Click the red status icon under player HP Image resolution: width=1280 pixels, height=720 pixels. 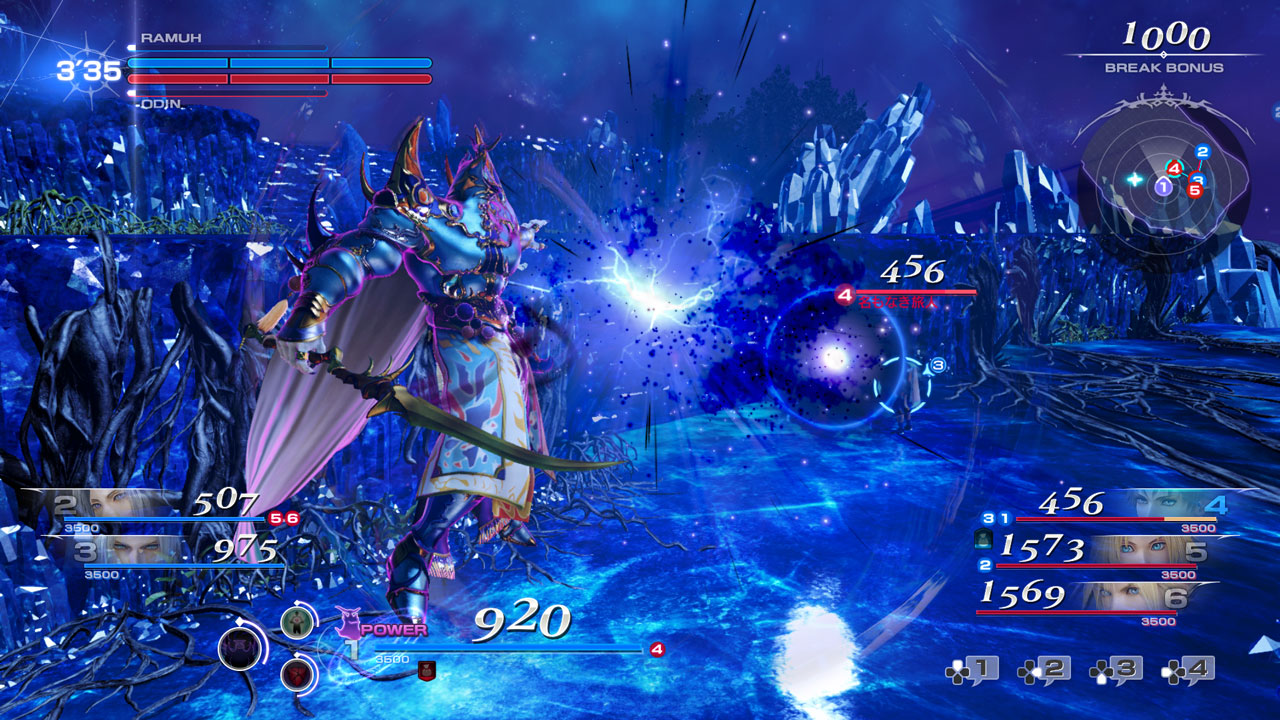[428, 671]
